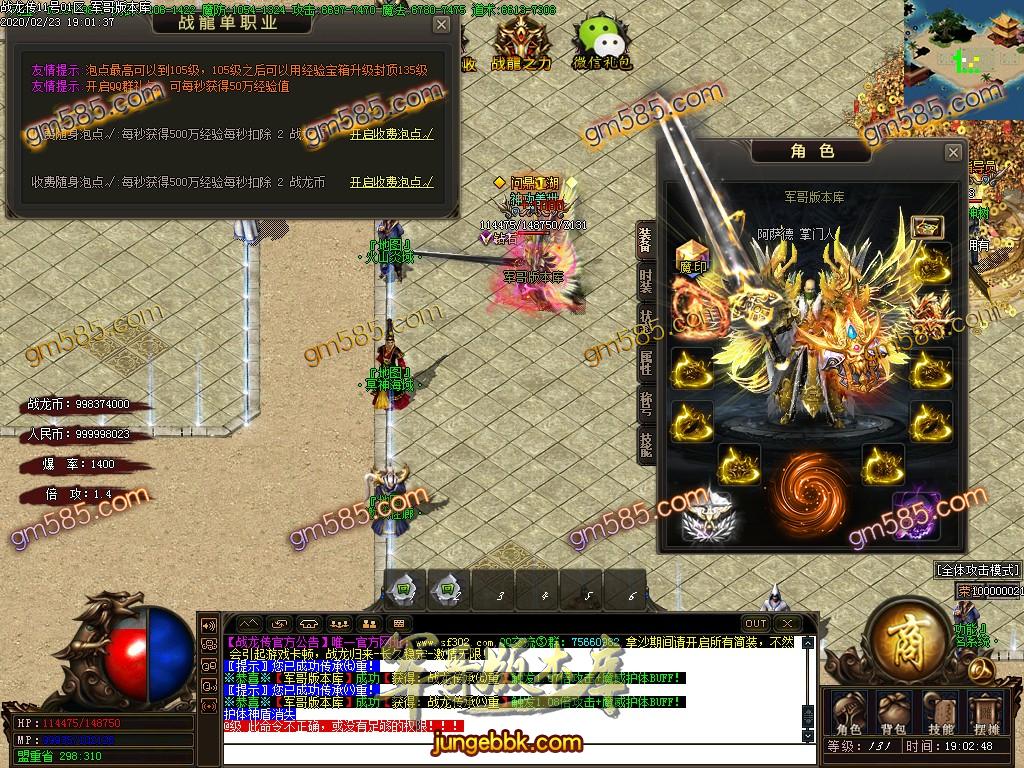The height and width of the screenshot is (768, 1024).
Task: Open the 角色 character button in bottom bar
Action: (848, 712)
